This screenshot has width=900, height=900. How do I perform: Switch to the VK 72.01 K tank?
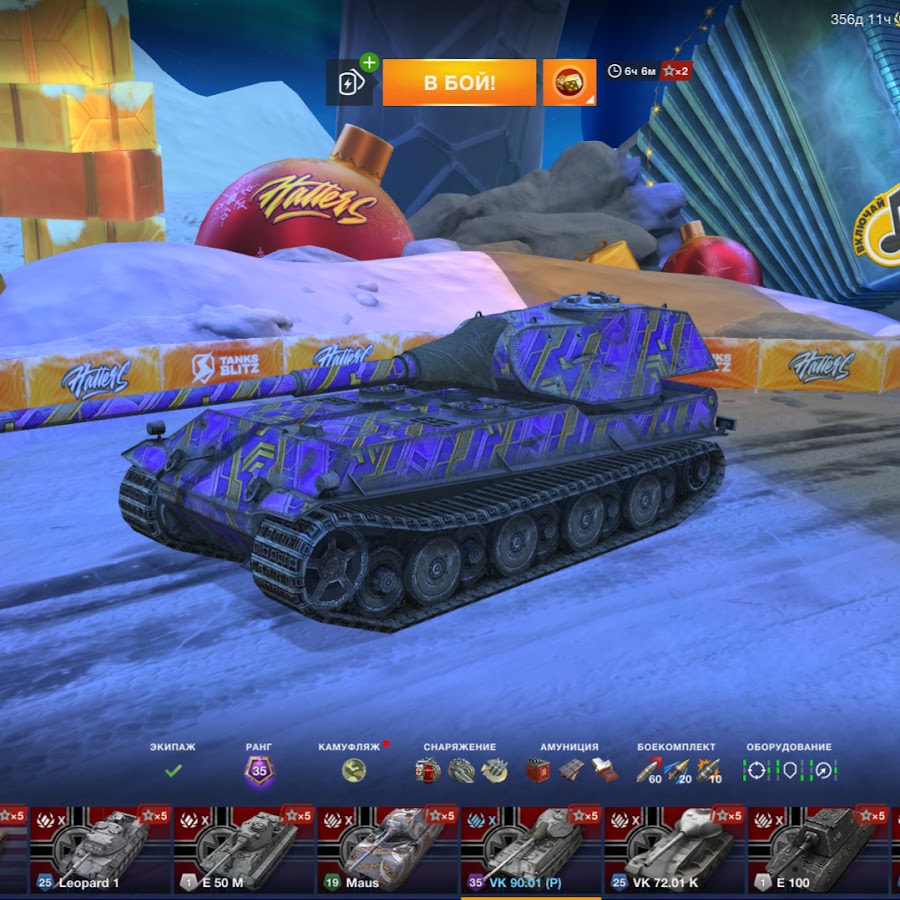tap(675, 850)
